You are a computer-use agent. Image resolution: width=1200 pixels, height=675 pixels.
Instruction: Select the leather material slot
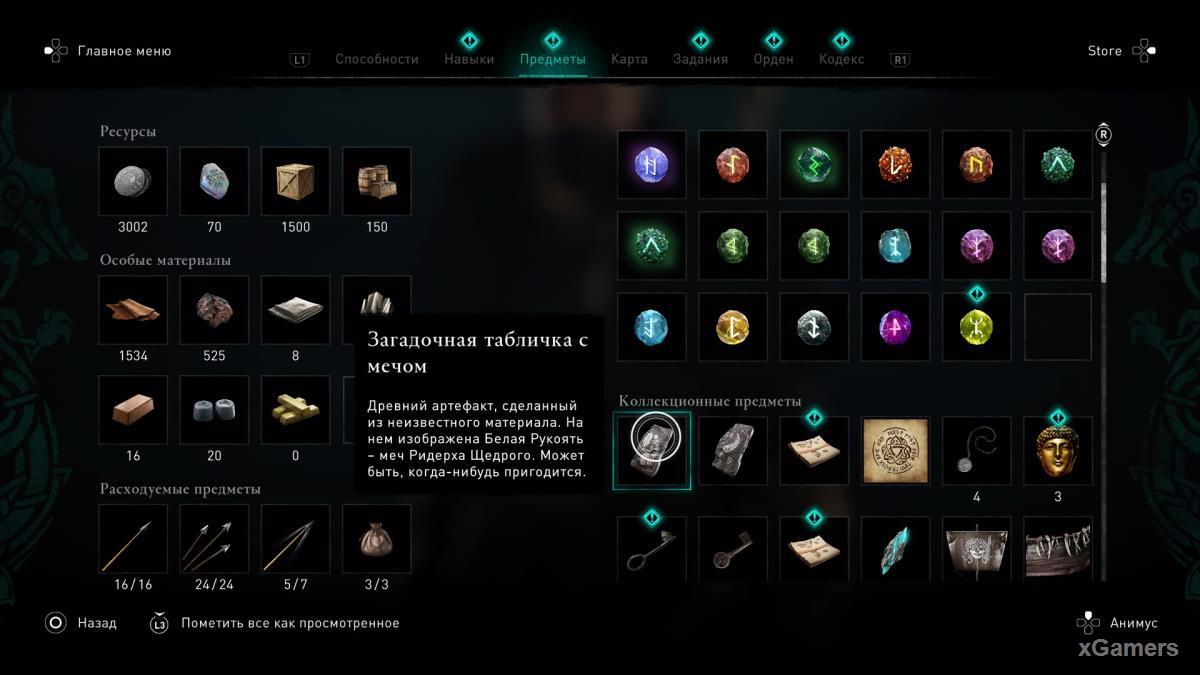click(x=133, y=310)
